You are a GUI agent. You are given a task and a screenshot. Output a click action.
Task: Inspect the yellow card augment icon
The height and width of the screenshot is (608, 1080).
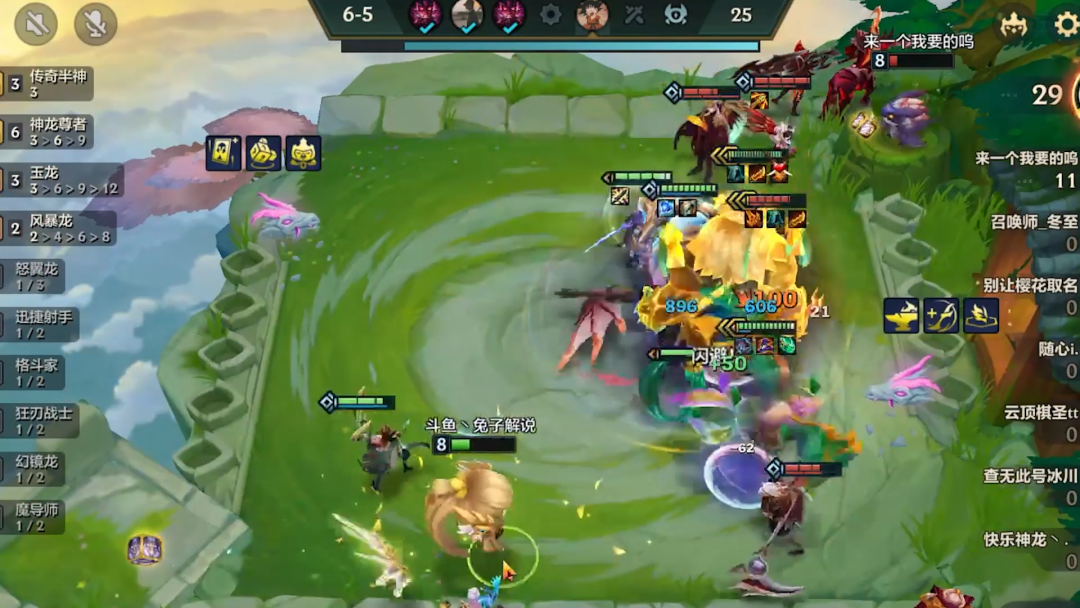point(222,153)
